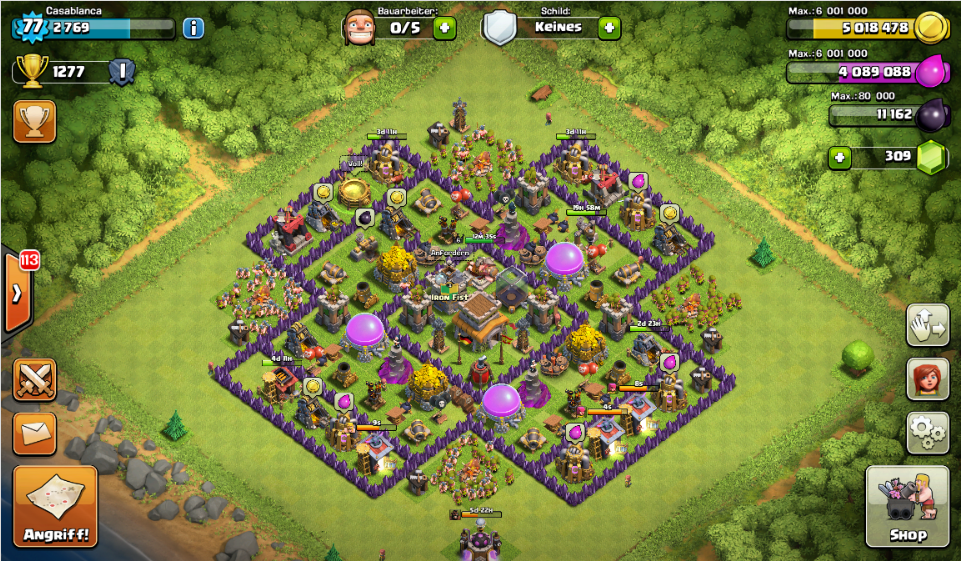Expand the chat panel with 113 unread
961x561 pixels.
pos(18,293)
